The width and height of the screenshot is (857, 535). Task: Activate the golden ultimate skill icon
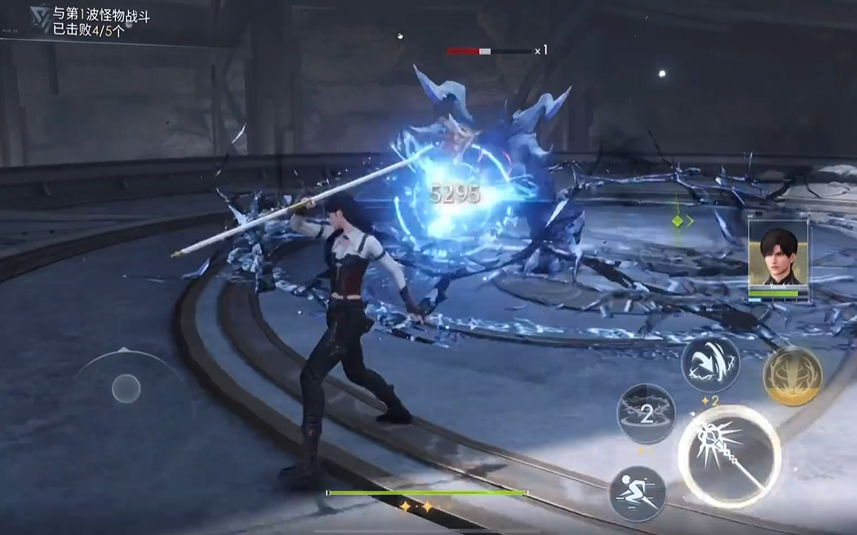tap(792, 376)
